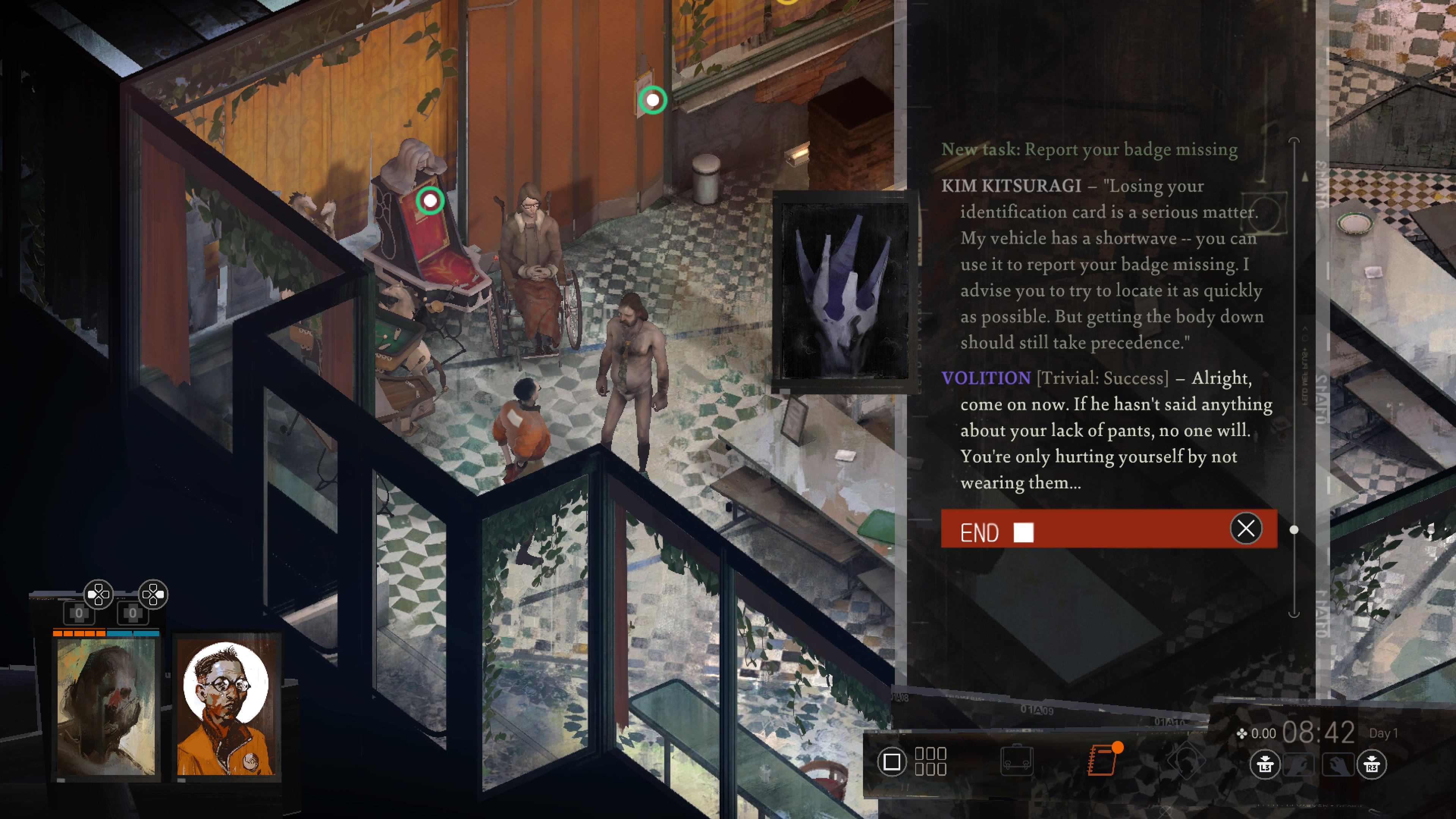The image size is (1456, 819).
Task: Close the dialogue with the X button
Action: [1246, 529]
